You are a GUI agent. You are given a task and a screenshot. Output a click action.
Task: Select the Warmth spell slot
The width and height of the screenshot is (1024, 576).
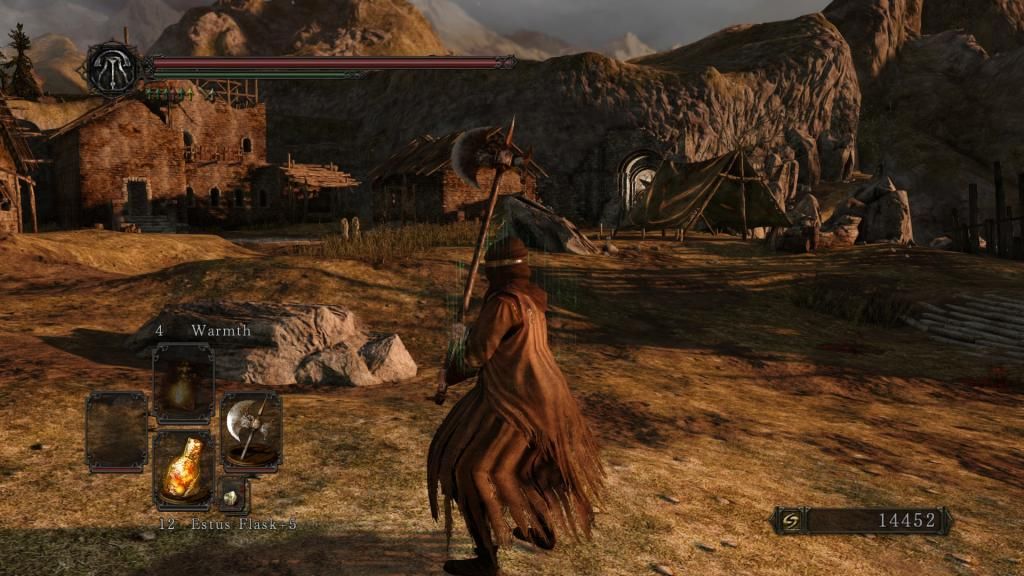183,383
